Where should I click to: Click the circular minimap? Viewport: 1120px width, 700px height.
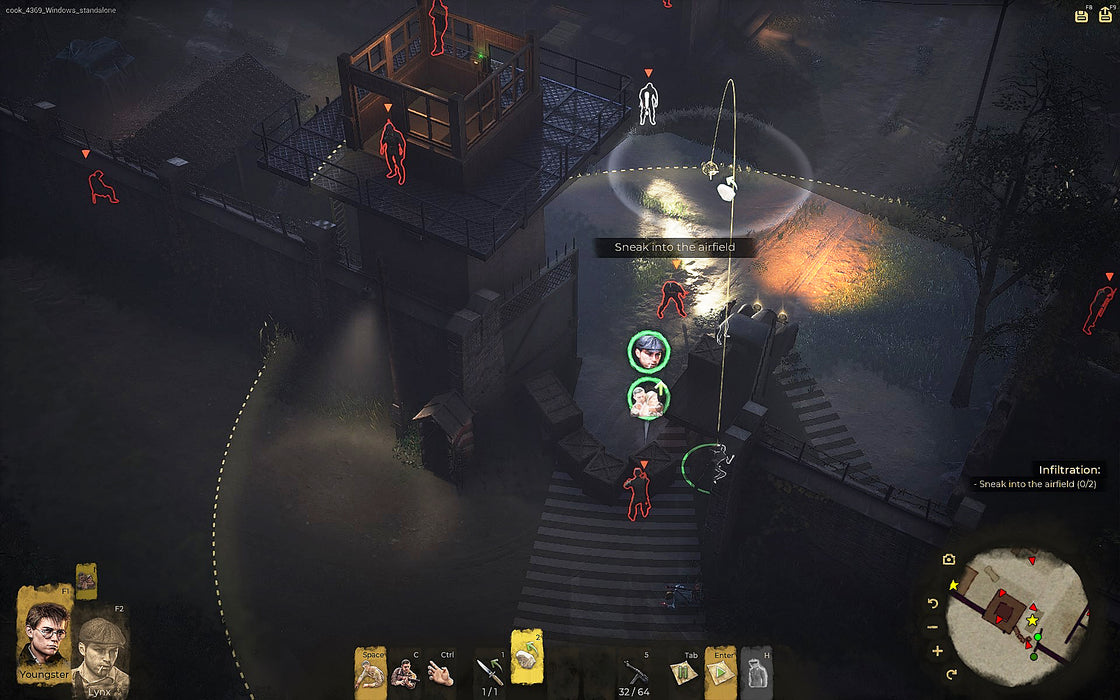point(1015,609)
